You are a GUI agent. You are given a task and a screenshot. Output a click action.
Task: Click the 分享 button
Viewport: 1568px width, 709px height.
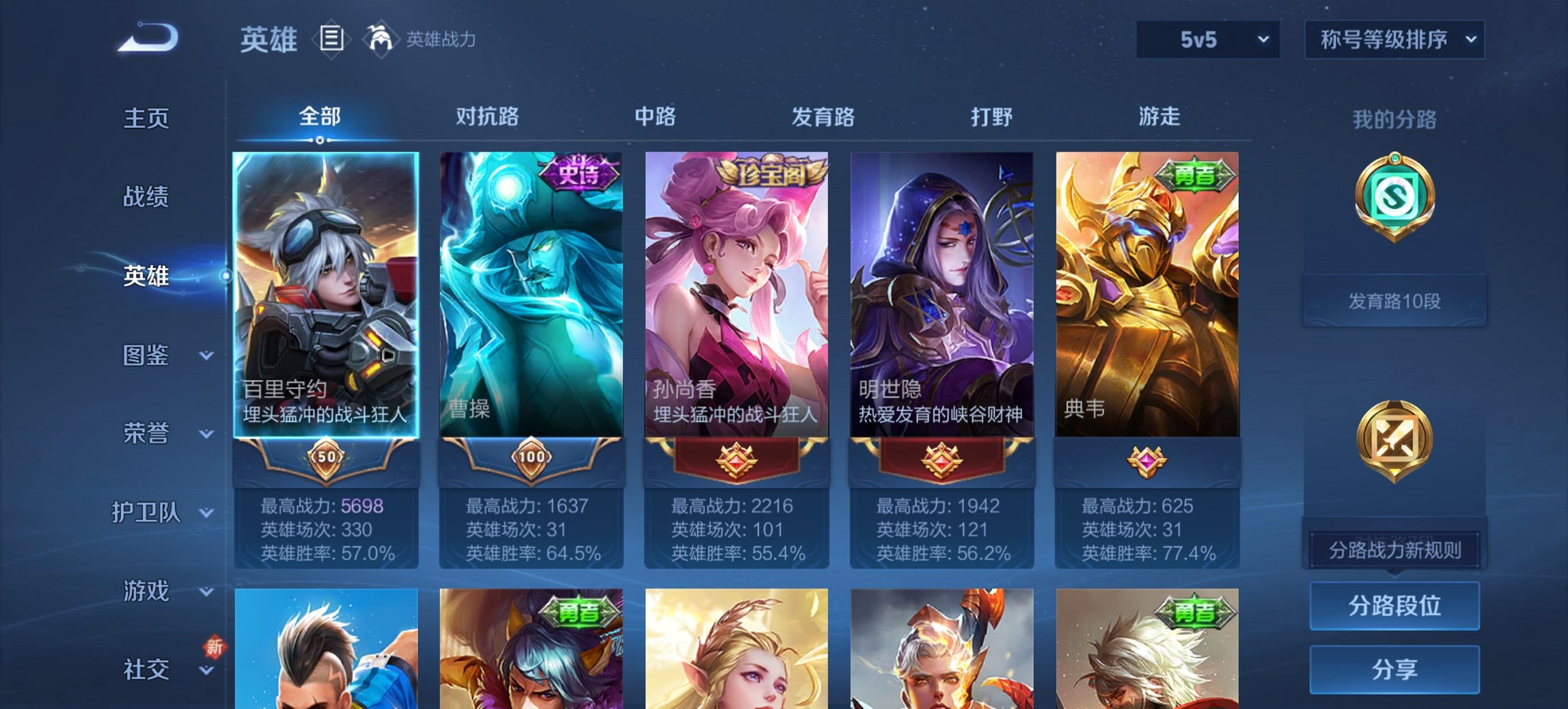(x=1394, y=671)
